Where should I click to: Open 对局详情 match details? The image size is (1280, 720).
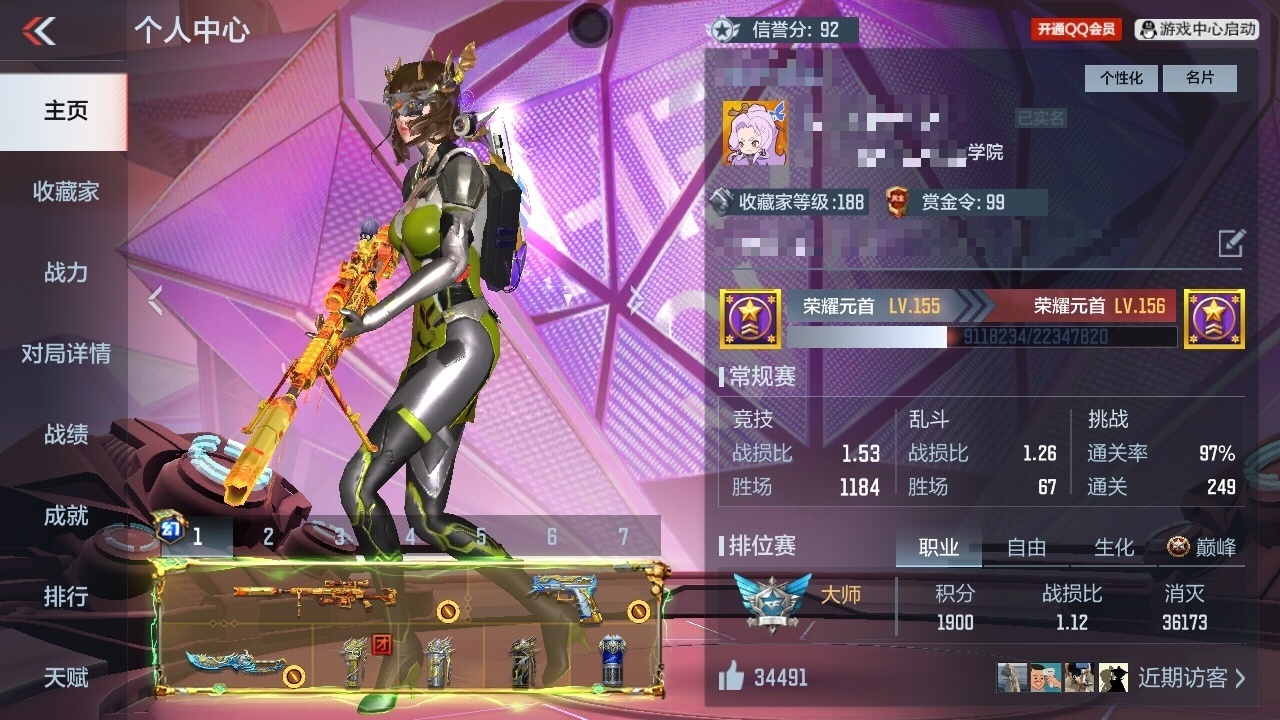[65, 354]
